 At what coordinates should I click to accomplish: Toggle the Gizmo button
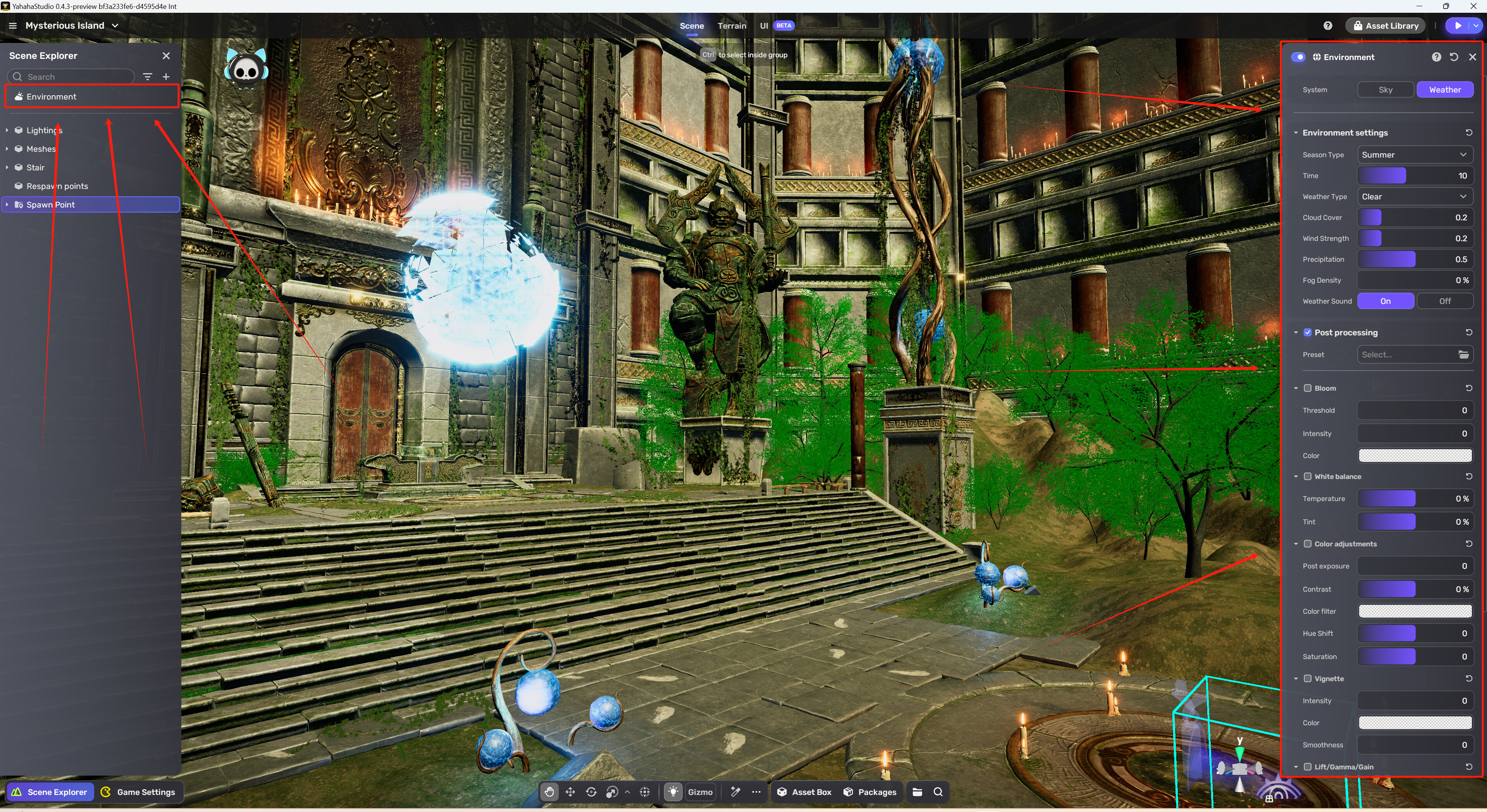coord(700,792)
